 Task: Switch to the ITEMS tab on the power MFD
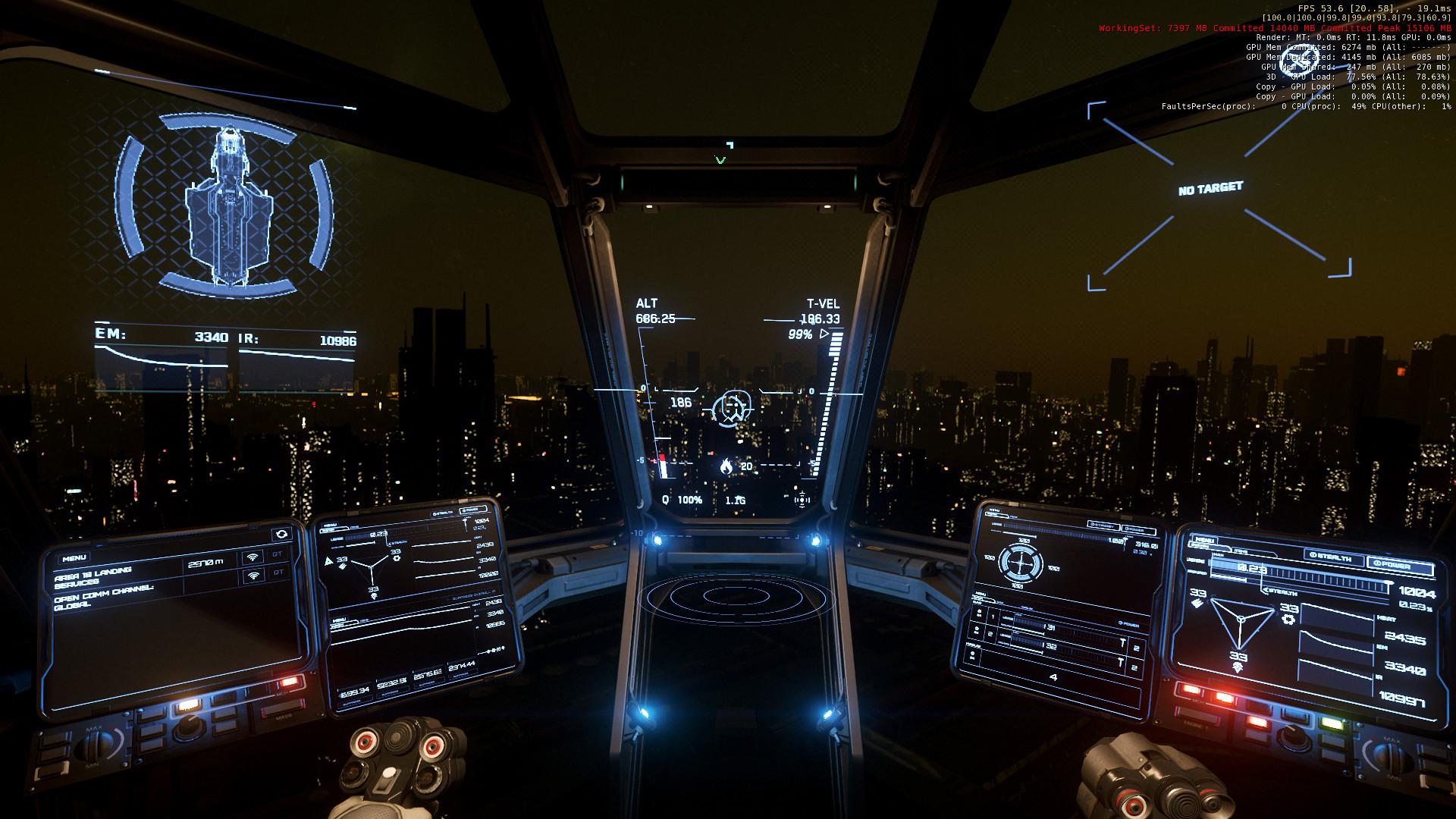(1240, 551)
